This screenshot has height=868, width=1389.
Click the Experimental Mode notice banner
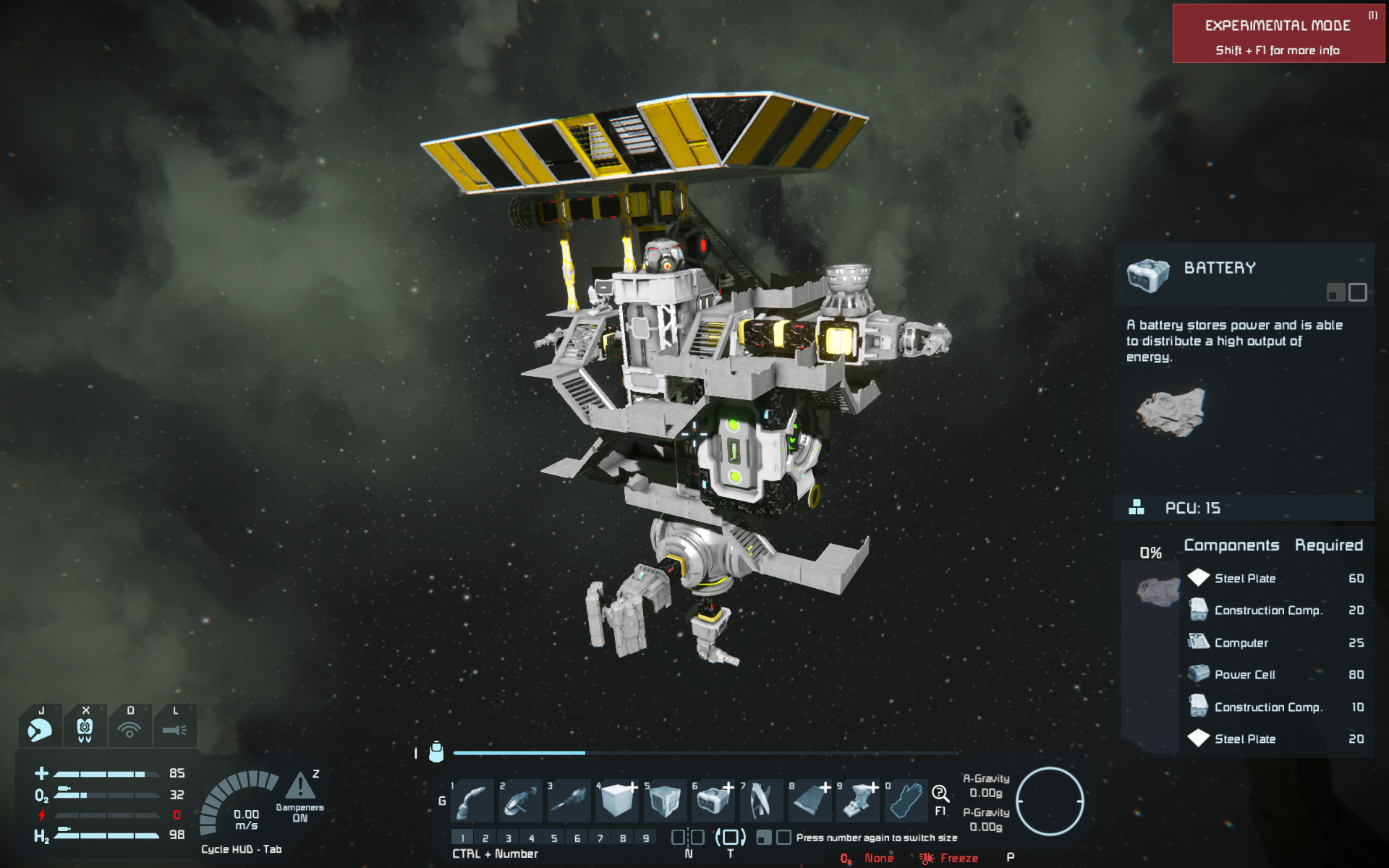point(1278,34)
